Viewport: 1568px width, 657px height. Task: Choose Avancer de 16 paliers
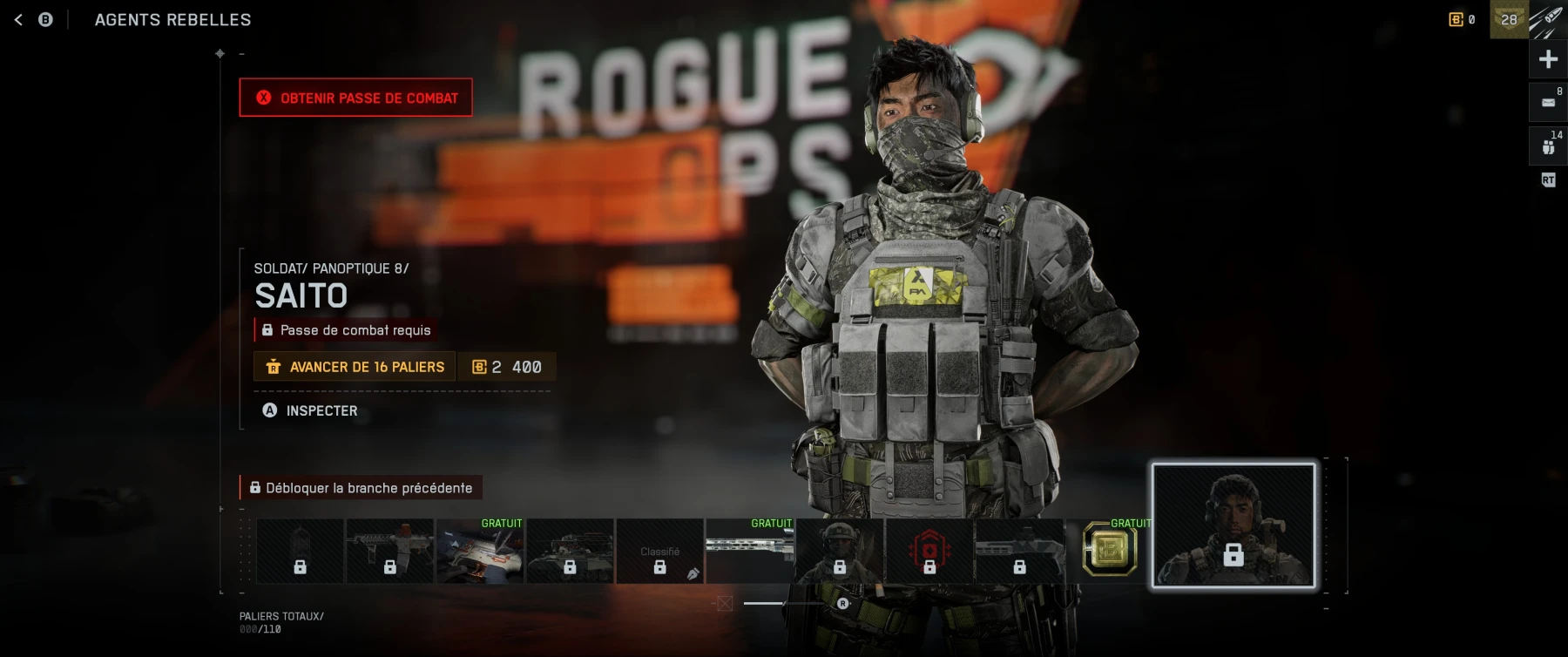[355, 367]
